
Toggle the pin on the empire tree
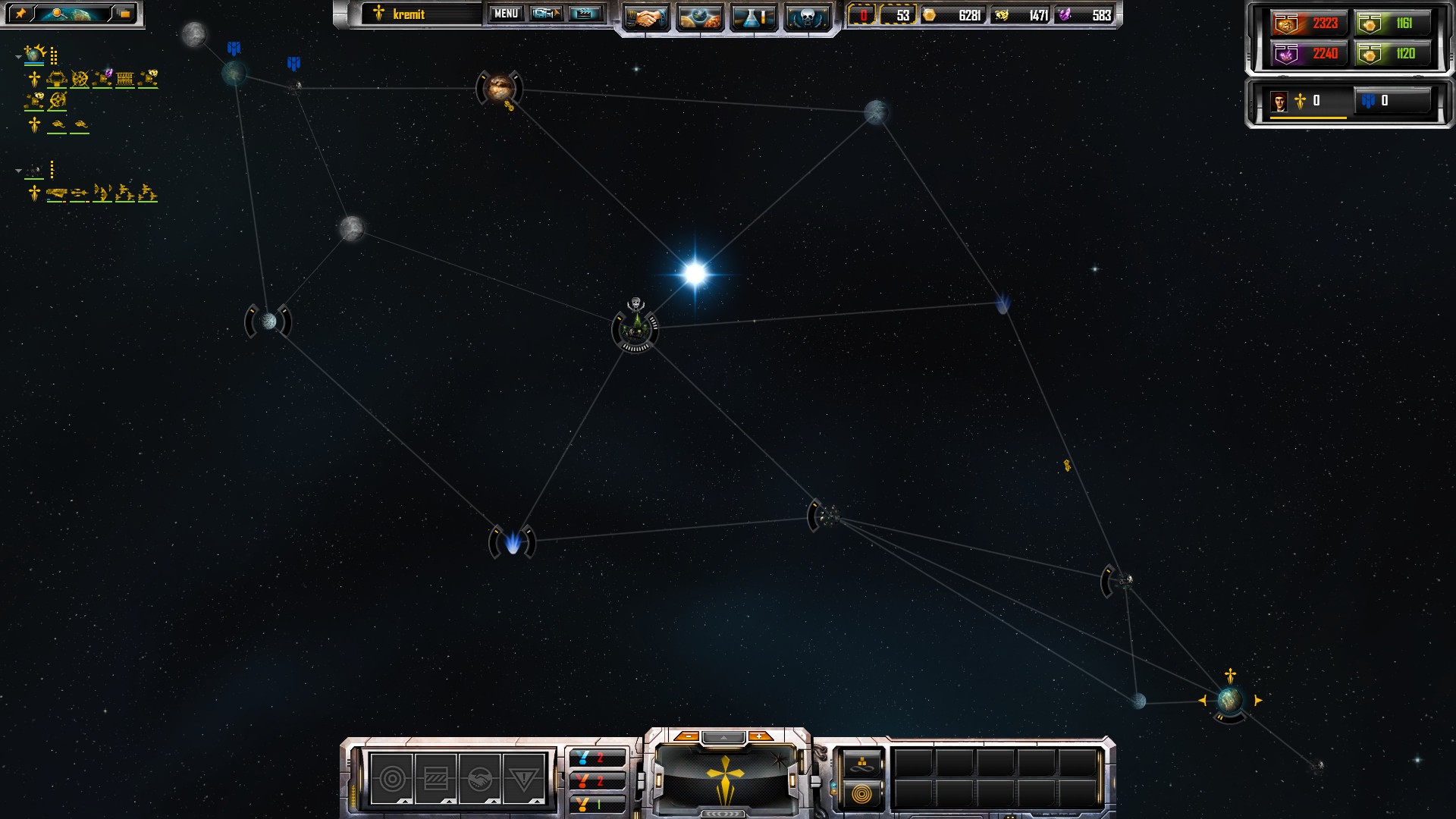(x=20, y=14)
